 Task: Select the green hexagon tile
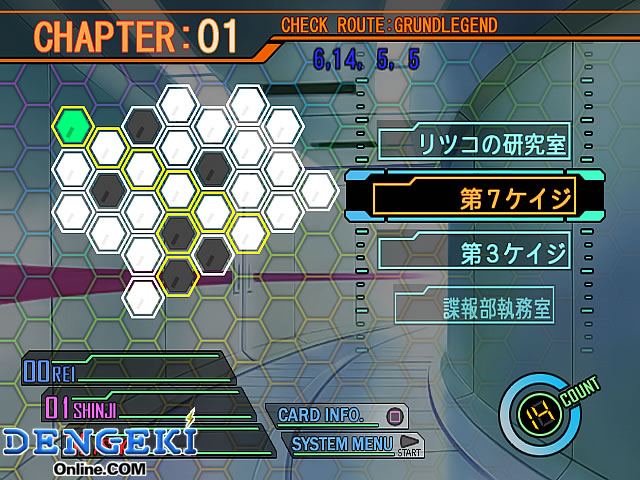click(73, 126)
